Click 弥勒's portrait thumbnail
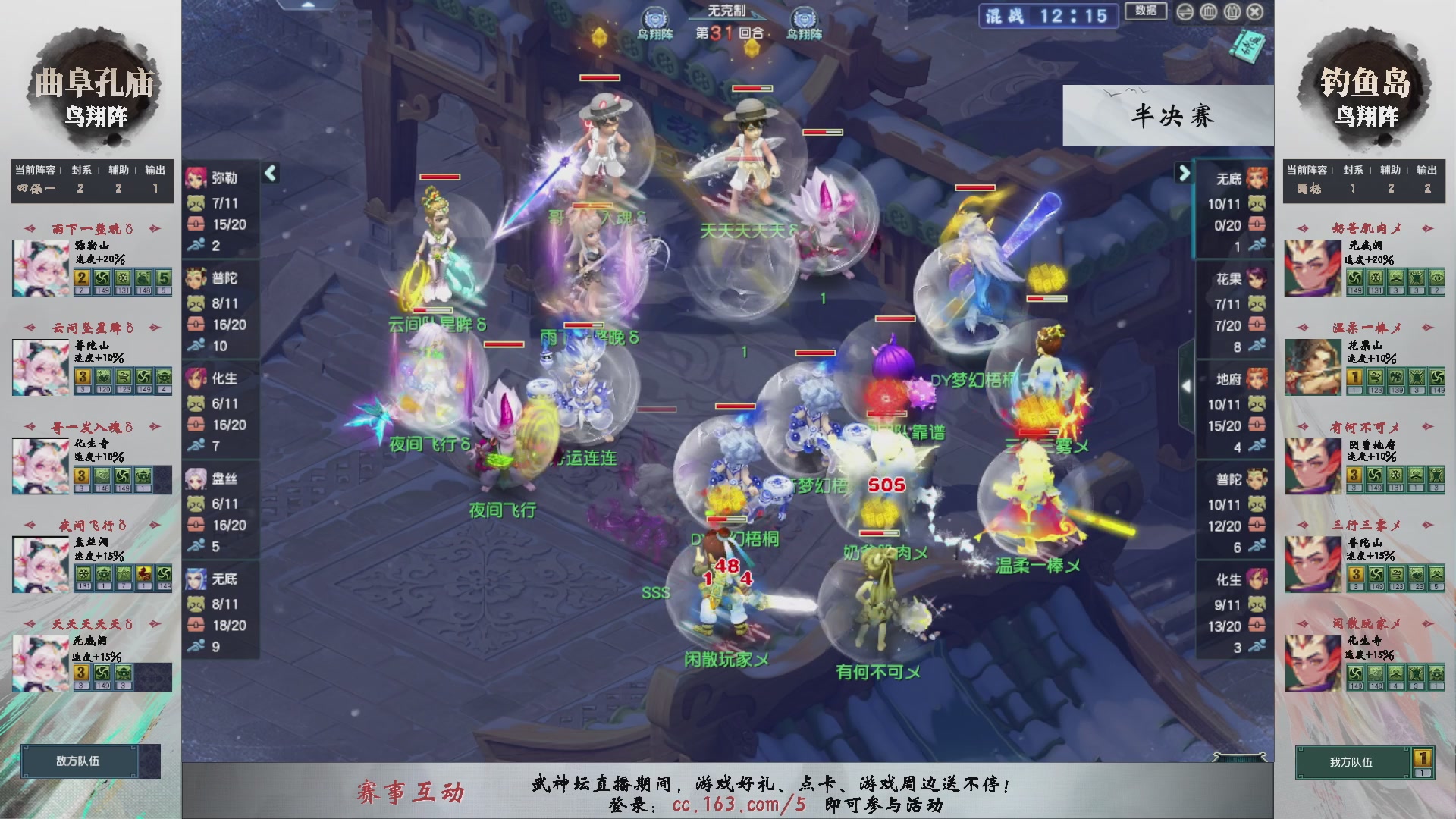The height and width of the screenshot is (819, 1456). pos(196,177)
